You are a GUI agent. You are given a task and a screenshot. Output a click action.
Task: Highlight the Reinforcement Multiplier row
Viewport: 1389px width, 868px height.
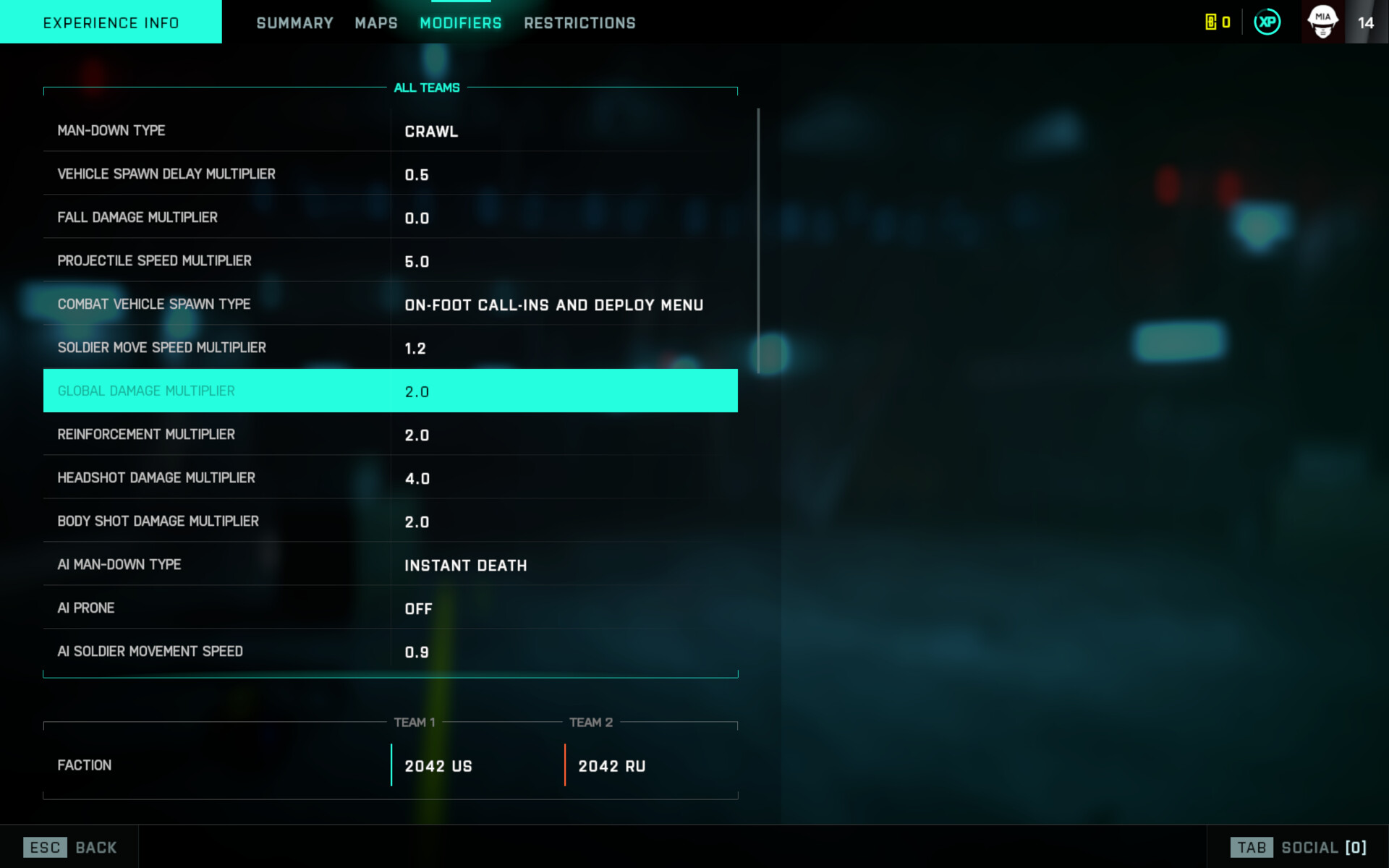(391, 435)
